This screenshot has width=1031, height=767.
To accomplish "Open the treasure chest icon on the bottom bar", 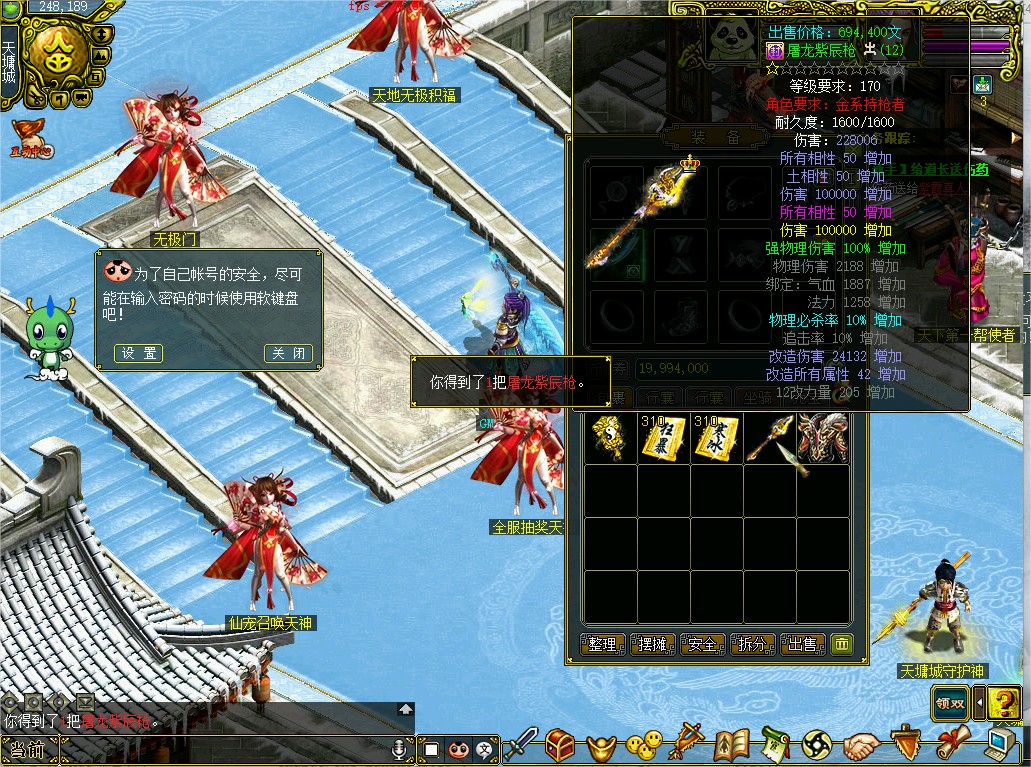I will click(559, 744).
